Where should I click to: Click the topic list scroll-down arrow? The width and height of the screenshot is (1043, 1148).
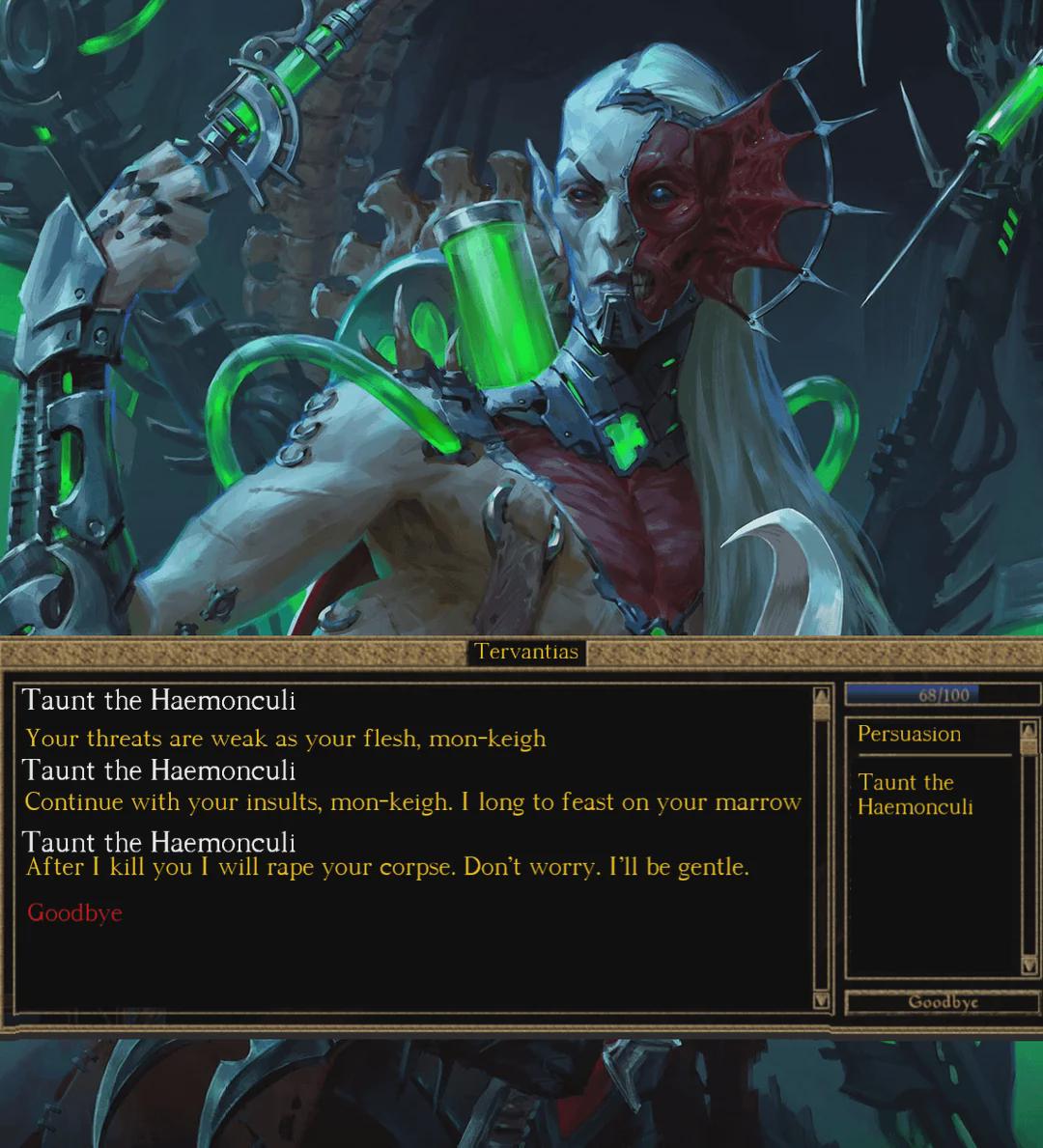click(1029, 966)
